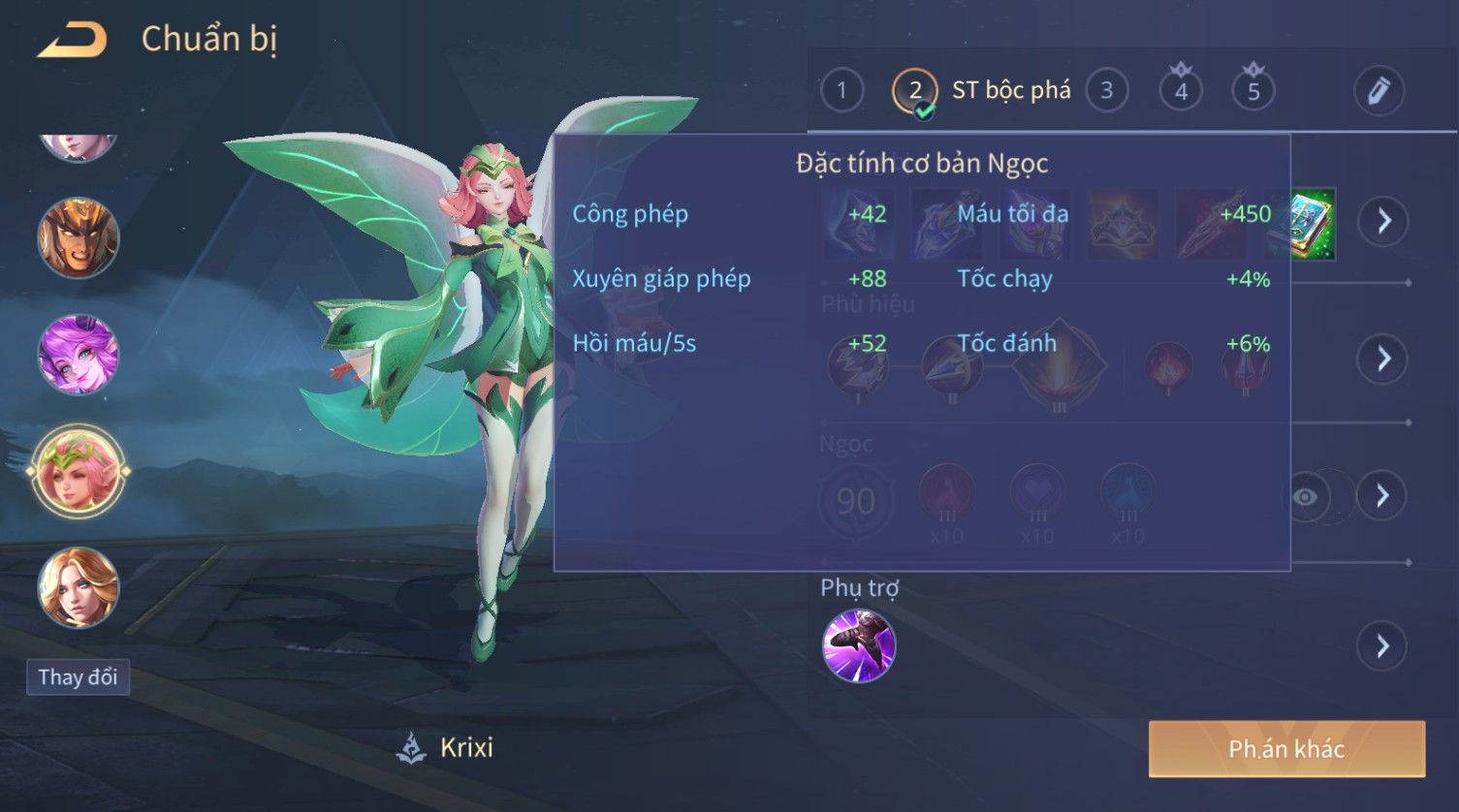Click the Phương án khác button
1459x812 pixels.
[1286, 749]
